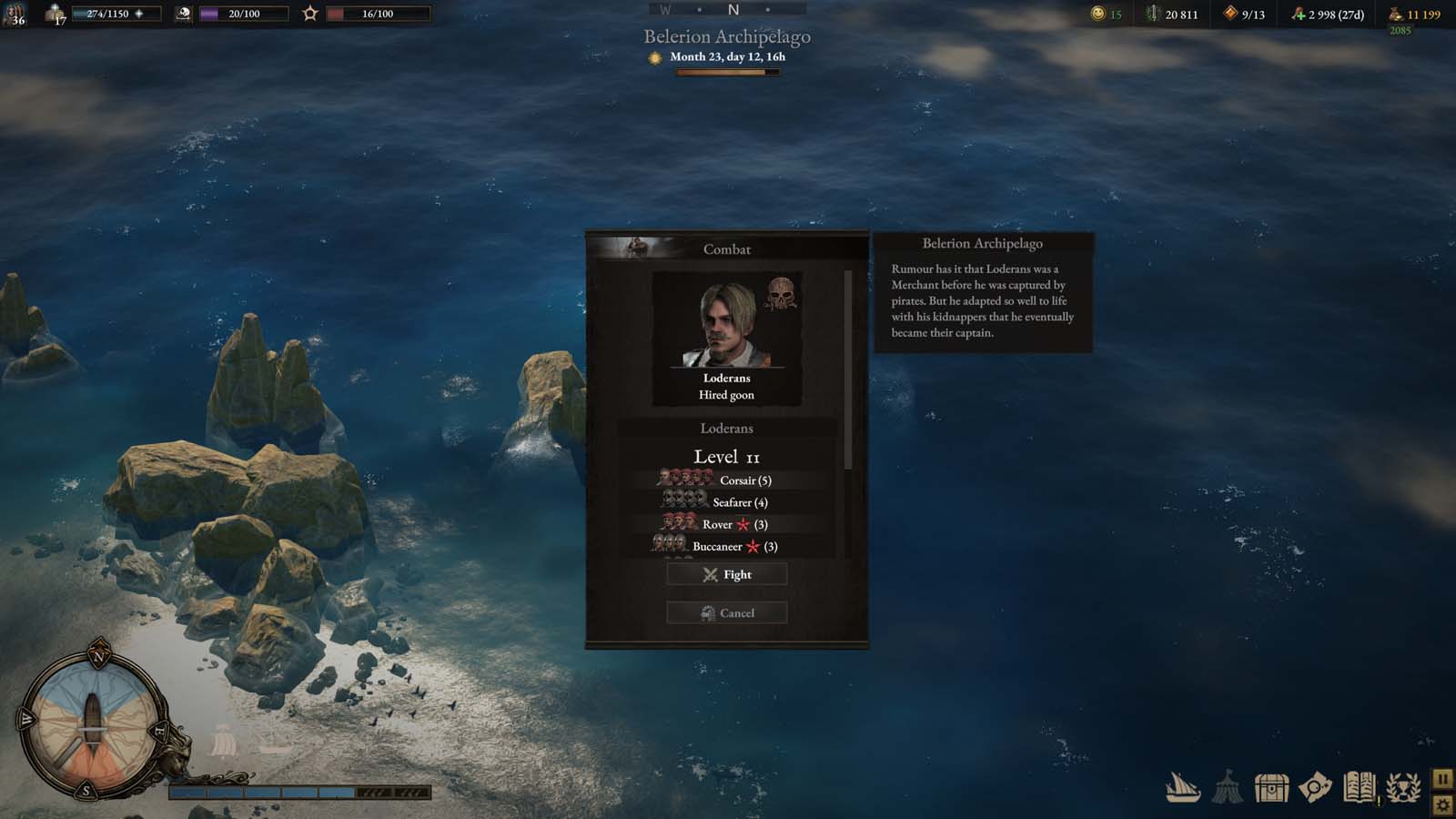This screenshot has height=819, width=1456.
Task: Click the Loderans name header bar
Action: click(x=726, y=428)
